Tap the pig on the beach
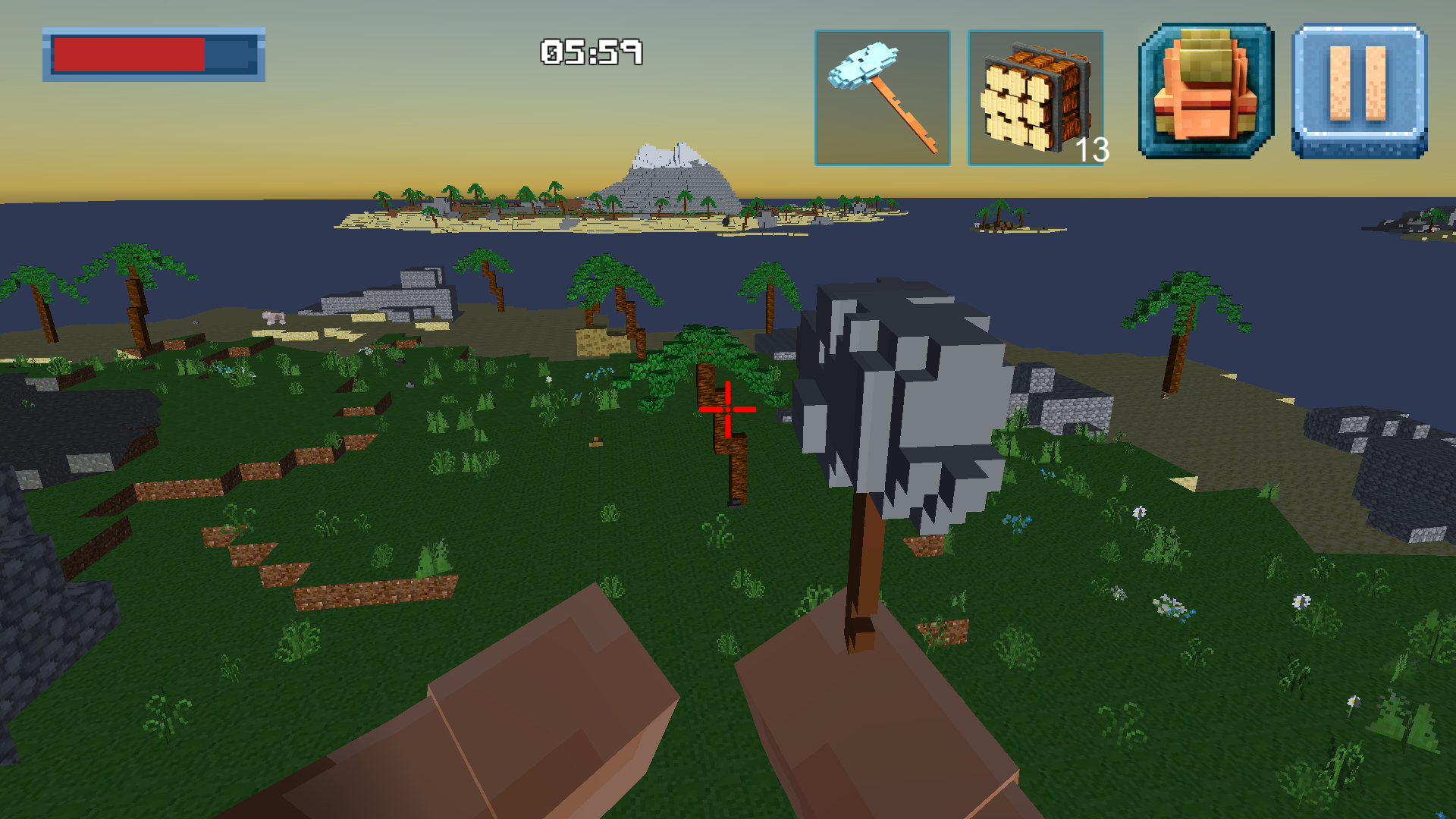This screenshot has height=819, width=1456. 273,317
